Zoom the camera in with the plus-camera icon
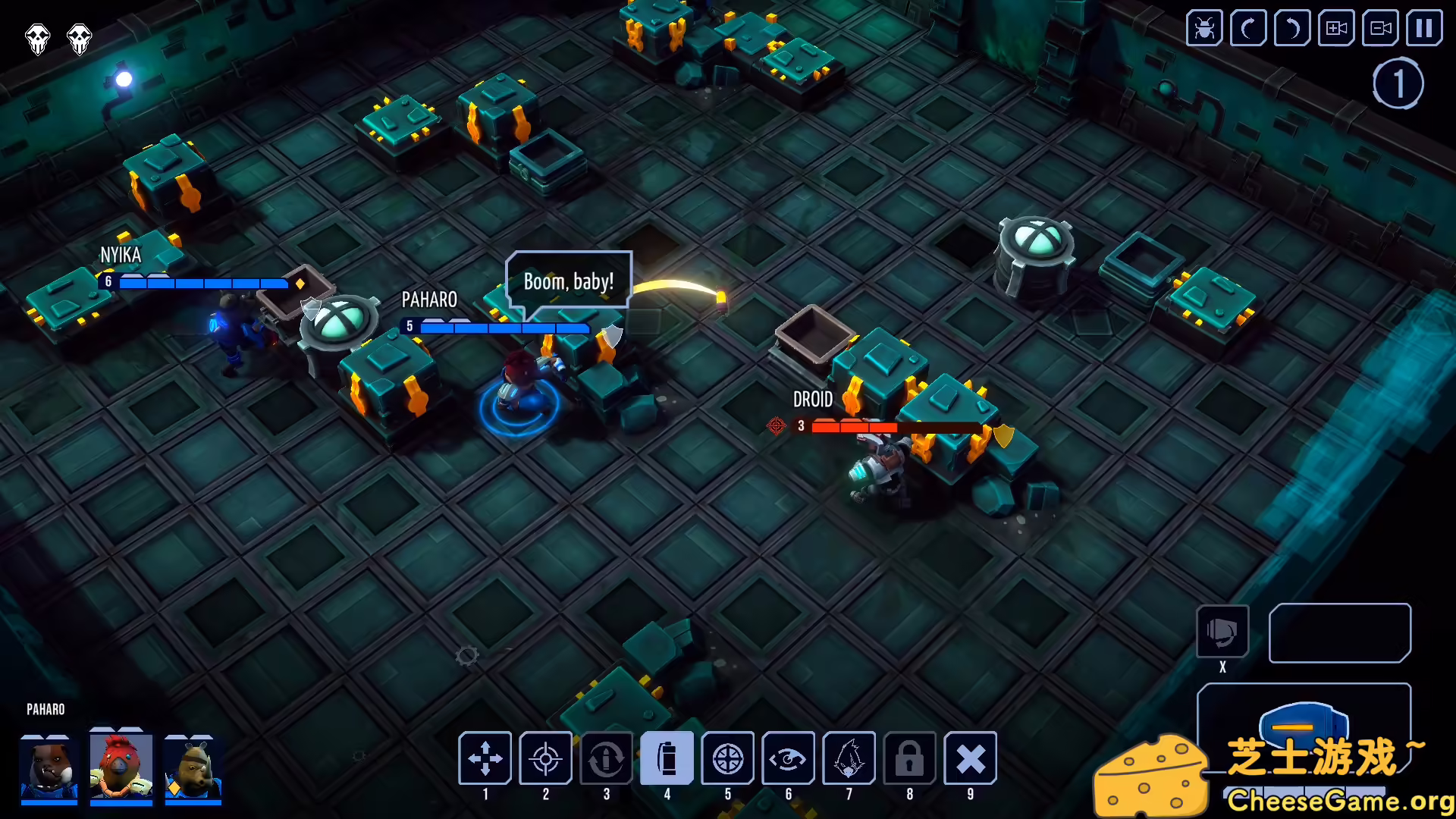The height and width of the screenshot is (819, 1456). (1335, 29)
